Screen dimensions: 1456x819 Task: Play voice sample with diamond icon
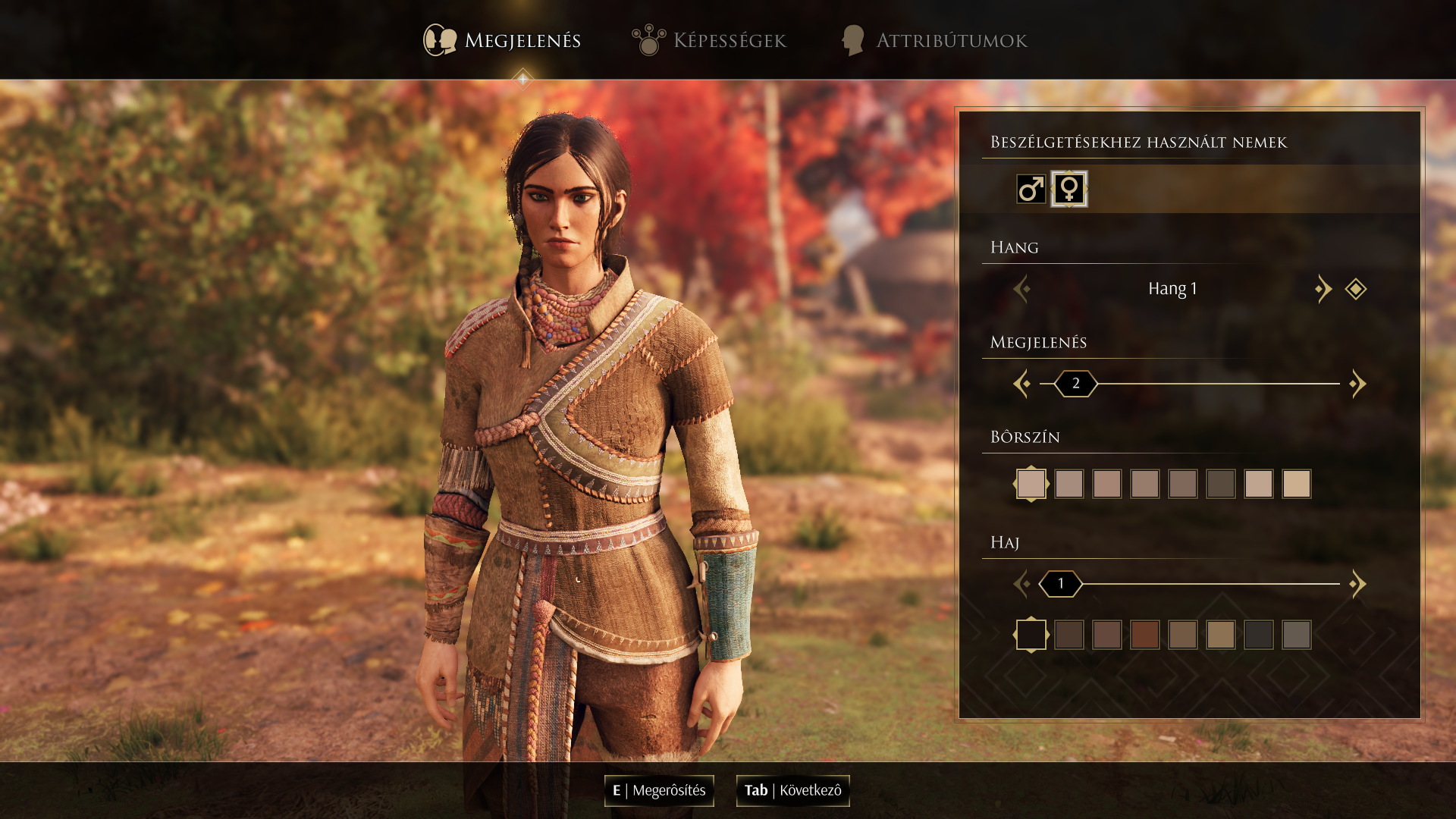1356,289
